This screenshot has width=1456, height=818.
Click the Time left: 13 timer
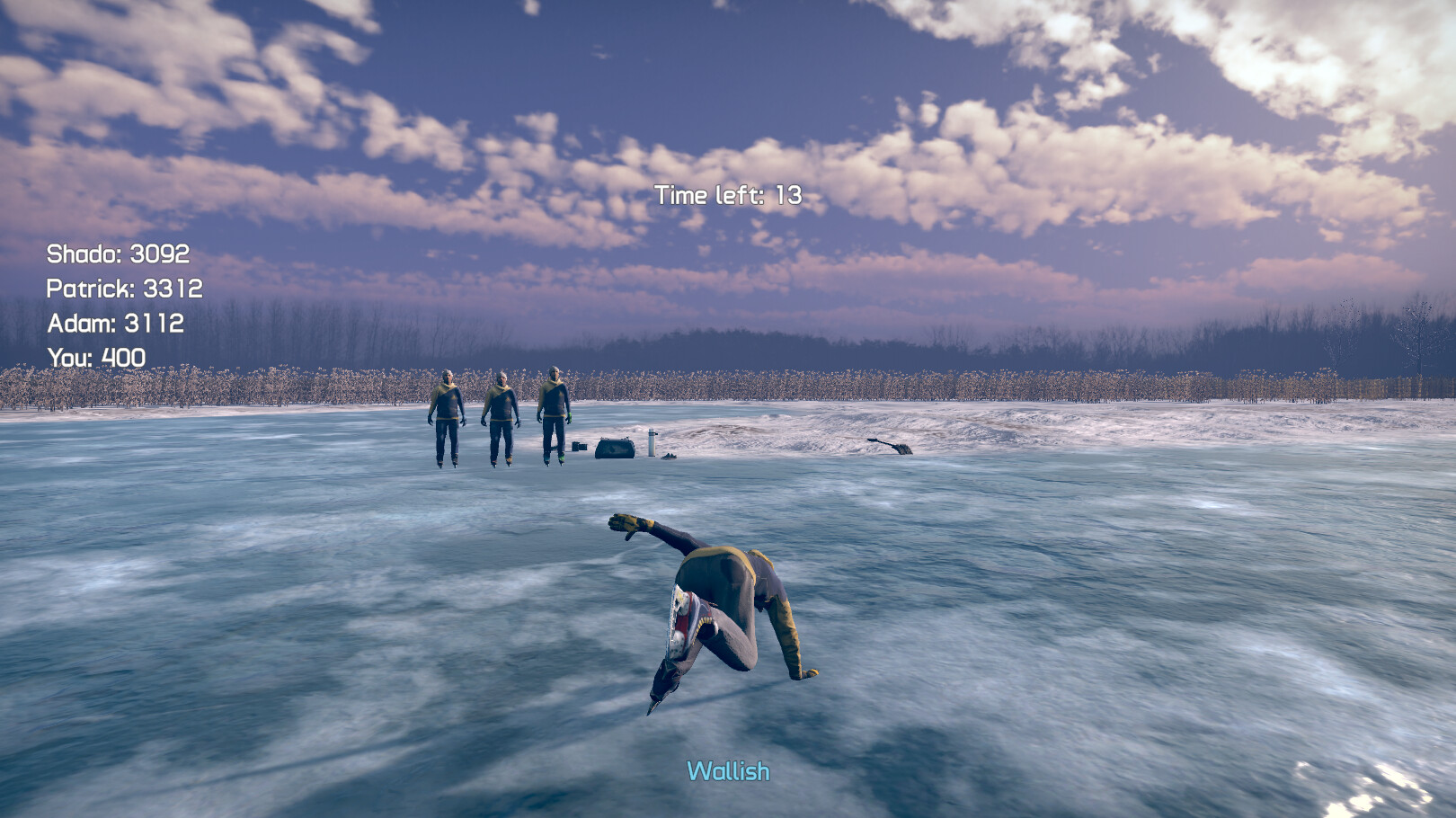coord(729,195)
